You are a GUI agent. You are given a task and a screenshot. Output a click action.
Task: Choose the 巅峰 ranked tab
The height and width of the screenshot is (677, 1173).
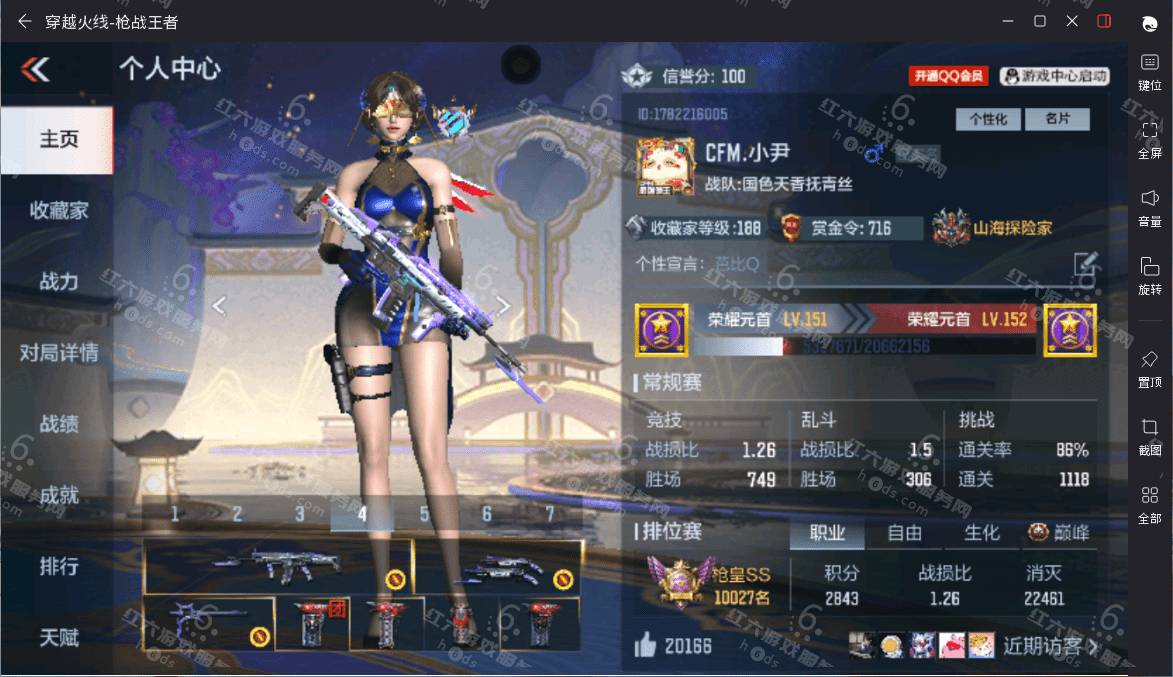(x=1059, y=533)
